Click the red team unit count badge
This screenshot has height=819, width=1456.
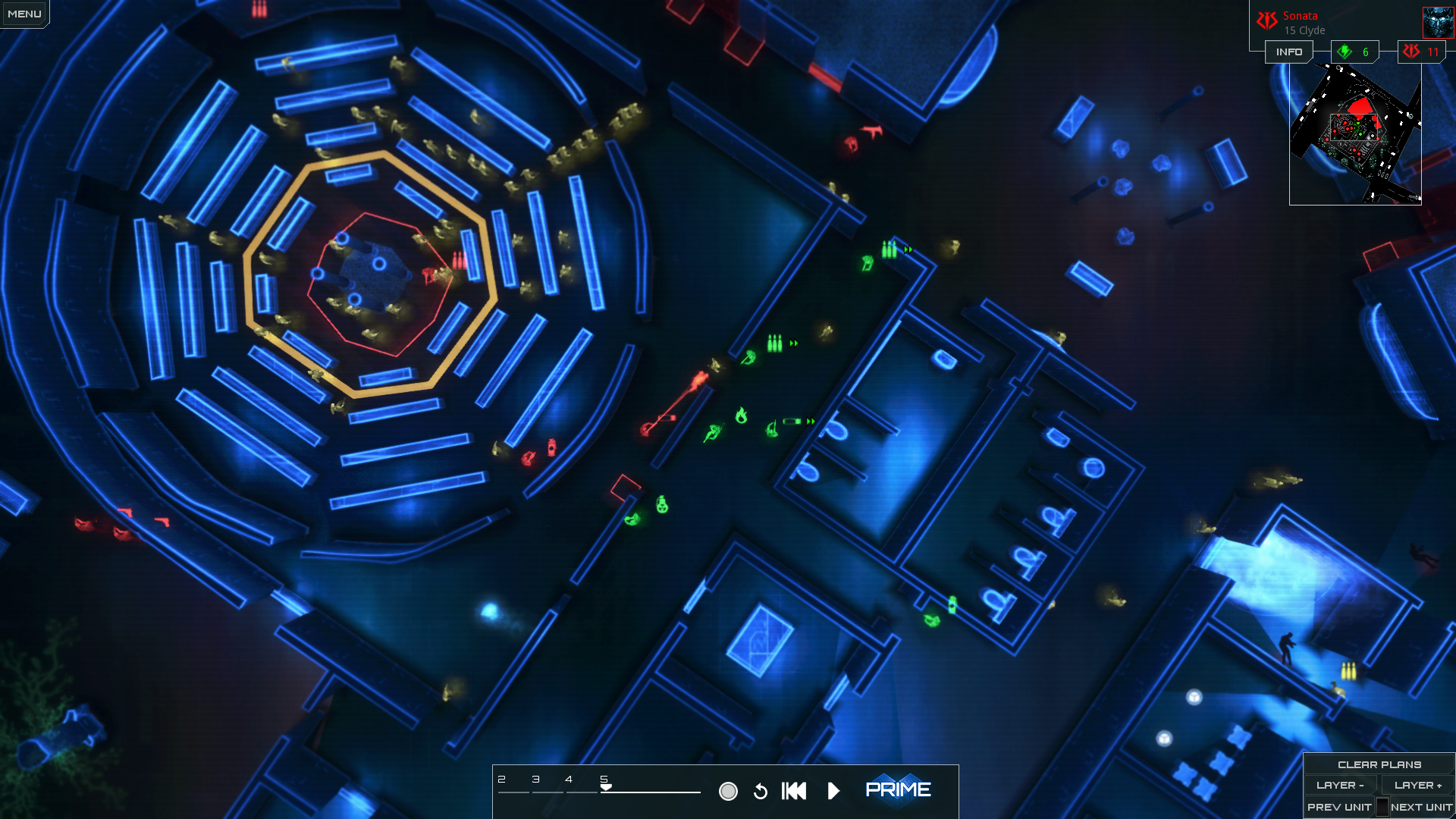[x=1421, y=52]
